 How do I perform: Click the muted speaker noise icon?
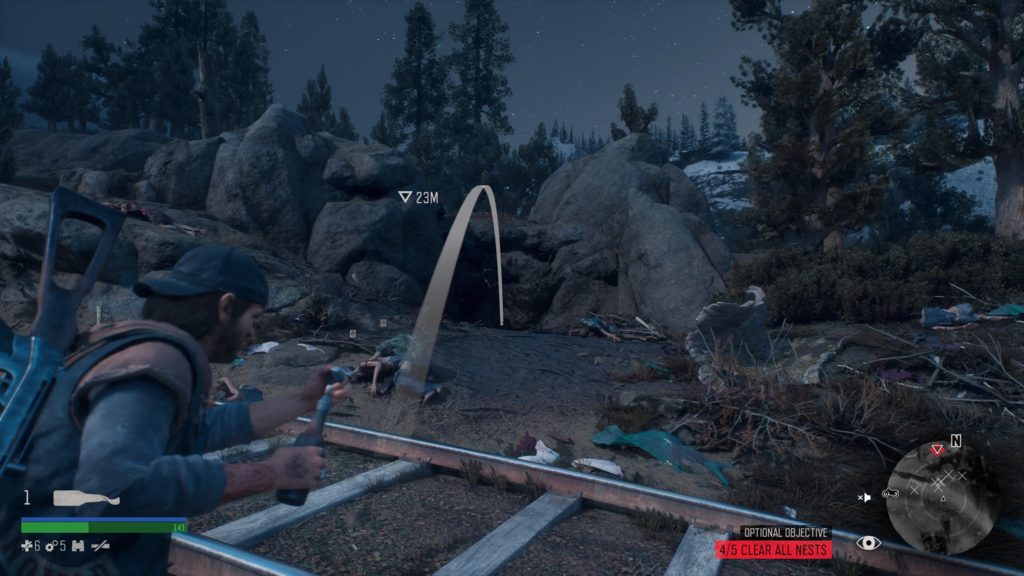tap(866, 495)
